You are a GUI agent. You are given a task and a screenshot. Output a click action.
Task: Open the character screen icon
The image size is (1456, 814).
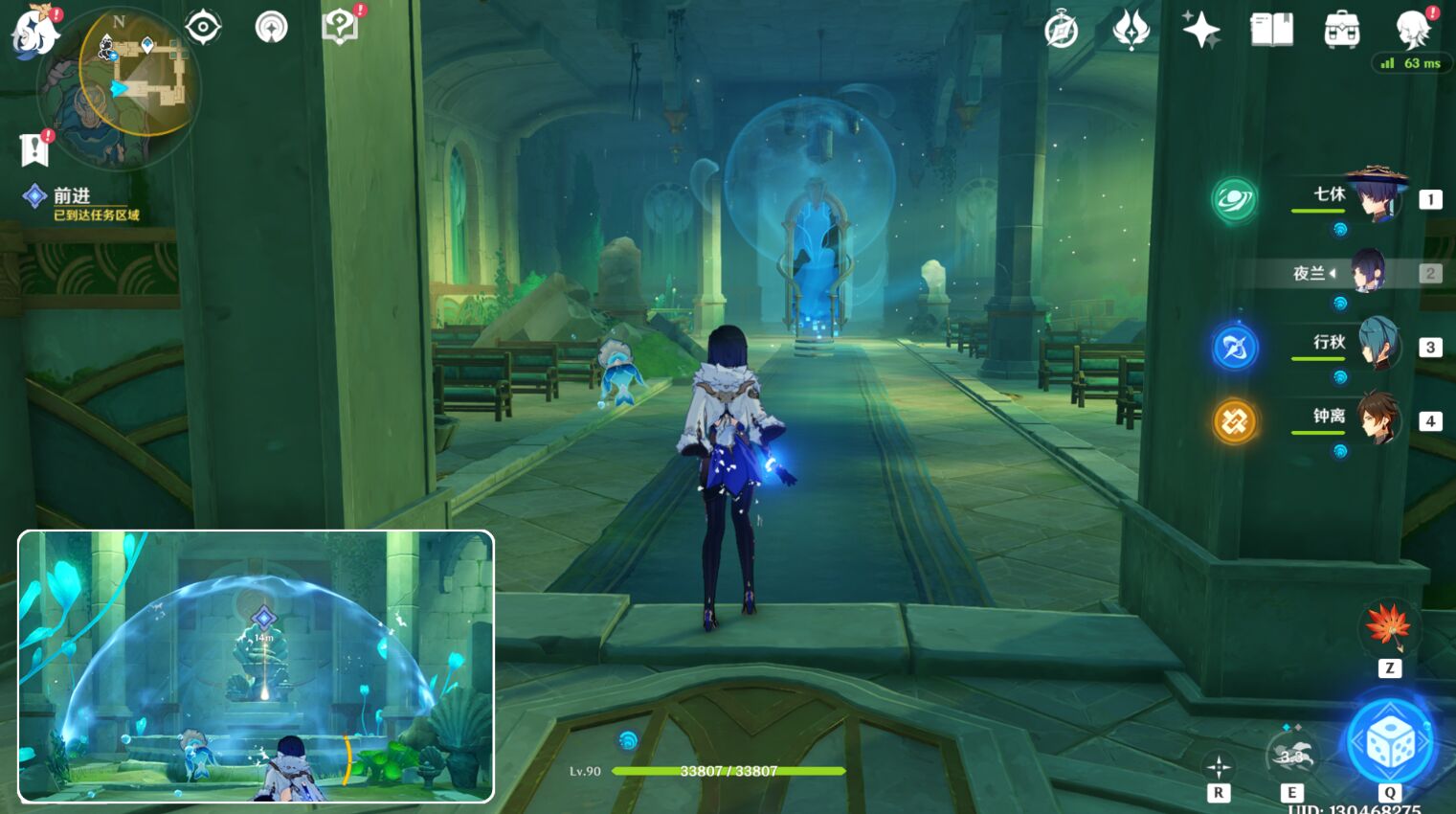1413,30
